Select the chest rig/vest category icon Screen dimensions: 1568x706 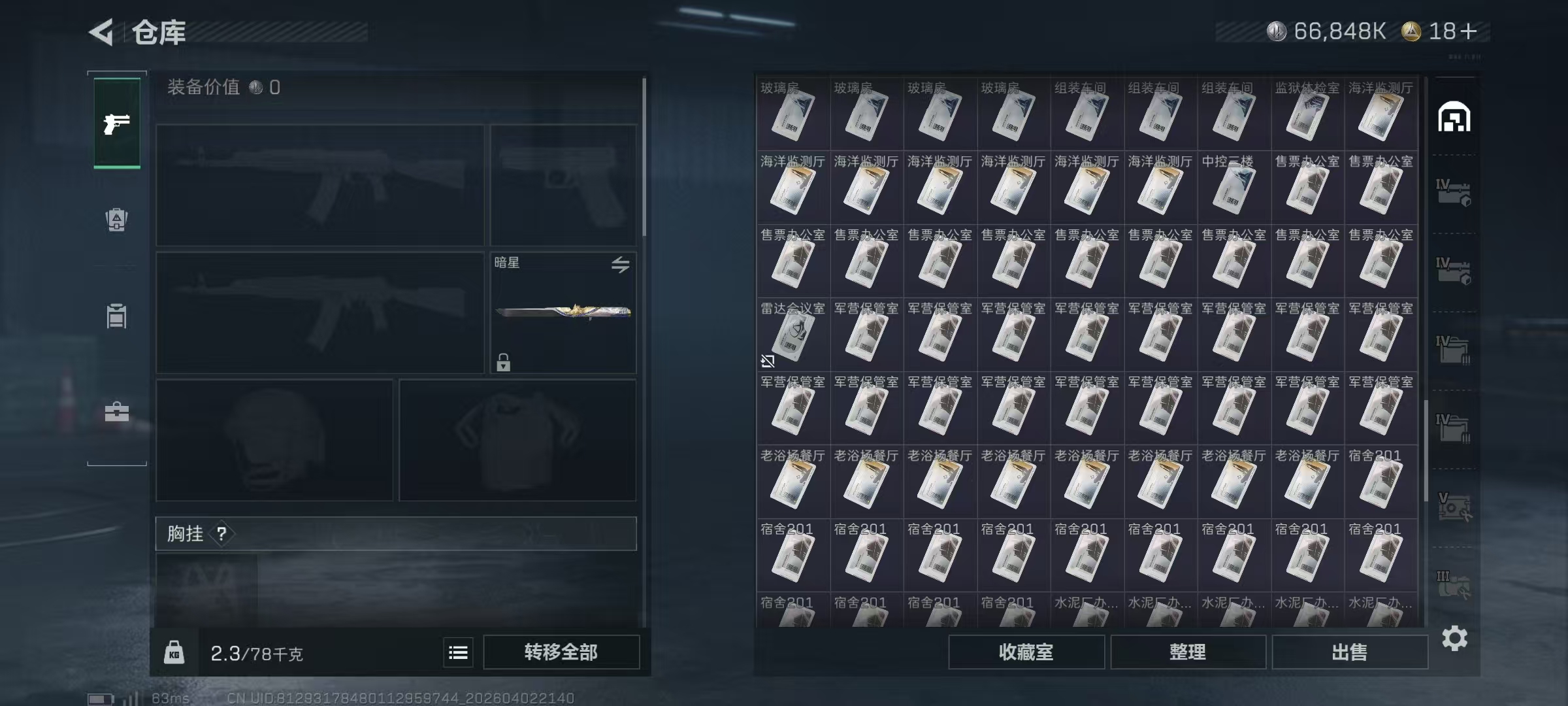(x=116, y=317)
